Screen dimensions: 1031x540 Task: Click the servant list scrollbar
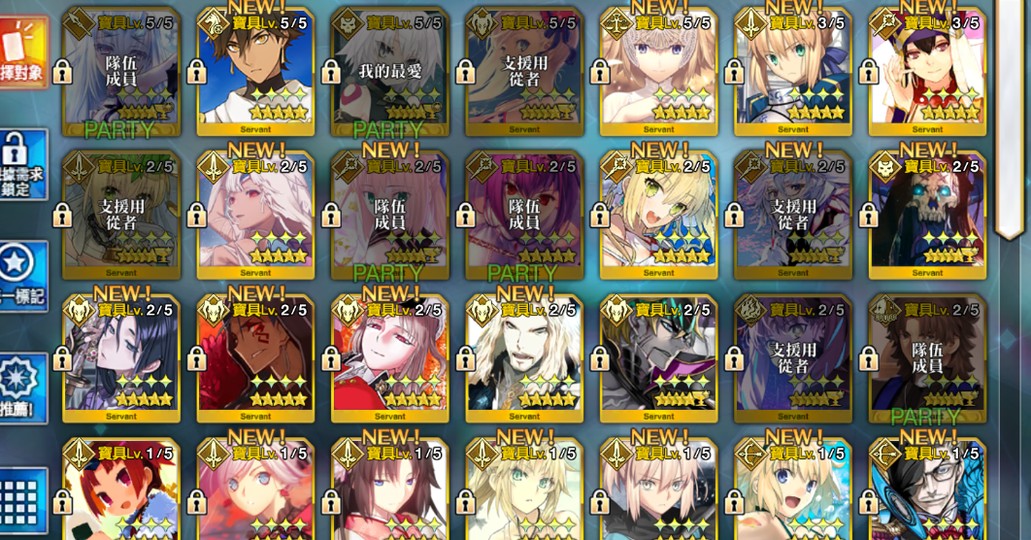[x=1010, y=120]
